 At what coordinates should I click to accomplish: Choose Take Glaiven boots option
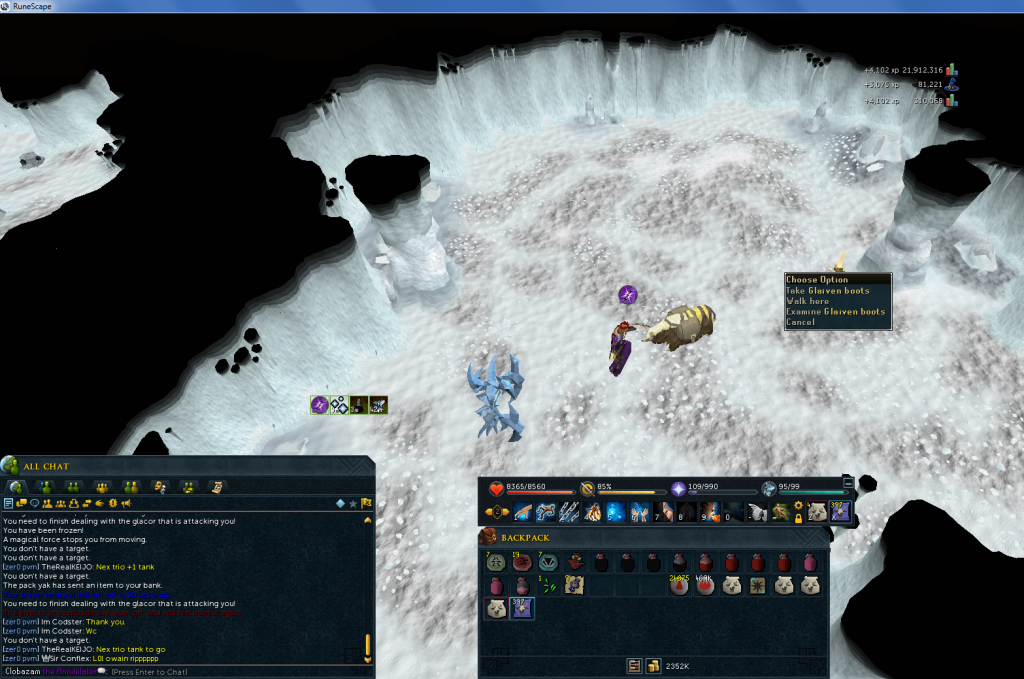[828, 291]
